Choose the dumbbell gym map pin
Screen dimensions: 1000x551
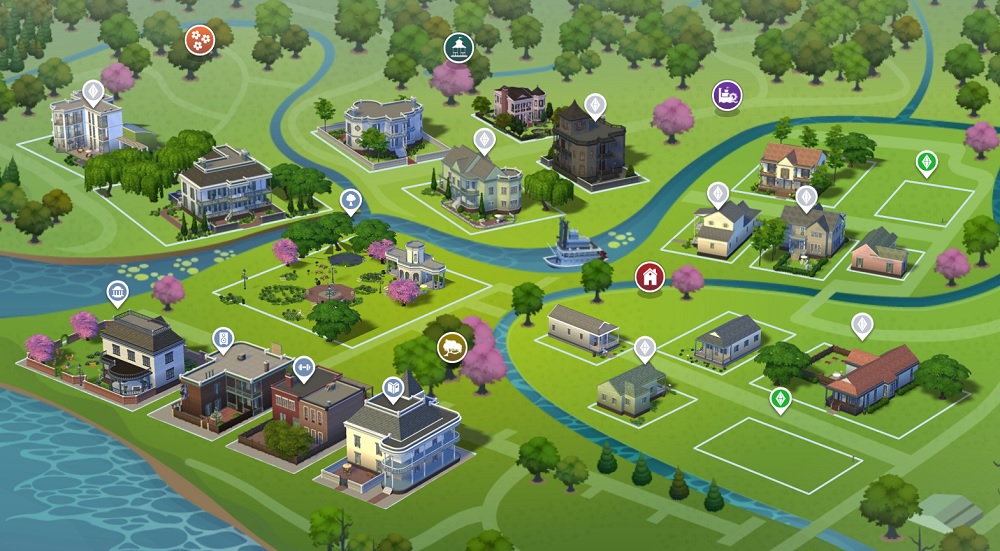pyautogui.click(x=302, y=369)
